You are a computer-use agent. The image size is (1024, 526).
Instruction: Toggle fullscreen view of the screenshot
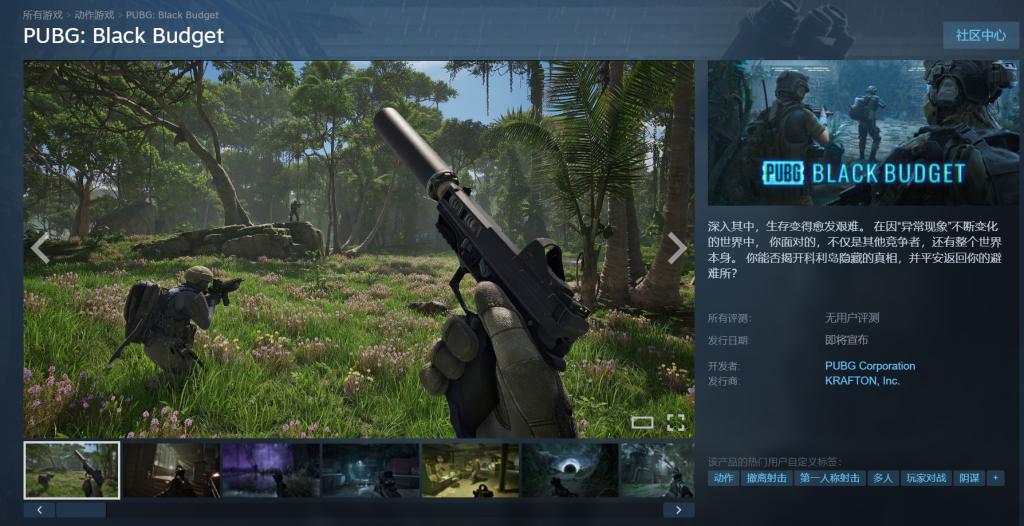(x=676, y=422)
